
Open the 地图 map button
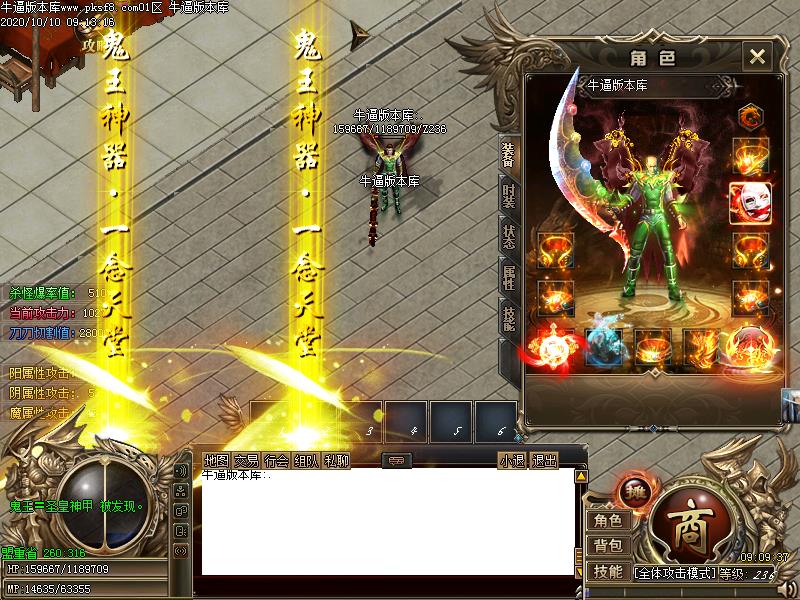tap(216, 461)
